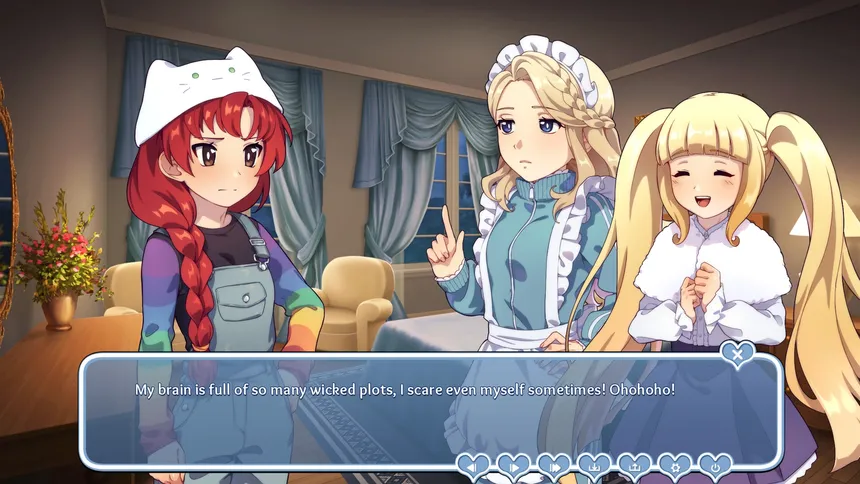Load a game with the up-arrow heart
The width and height of the screenshot is (860, 484).
click(x=634, y=466)
